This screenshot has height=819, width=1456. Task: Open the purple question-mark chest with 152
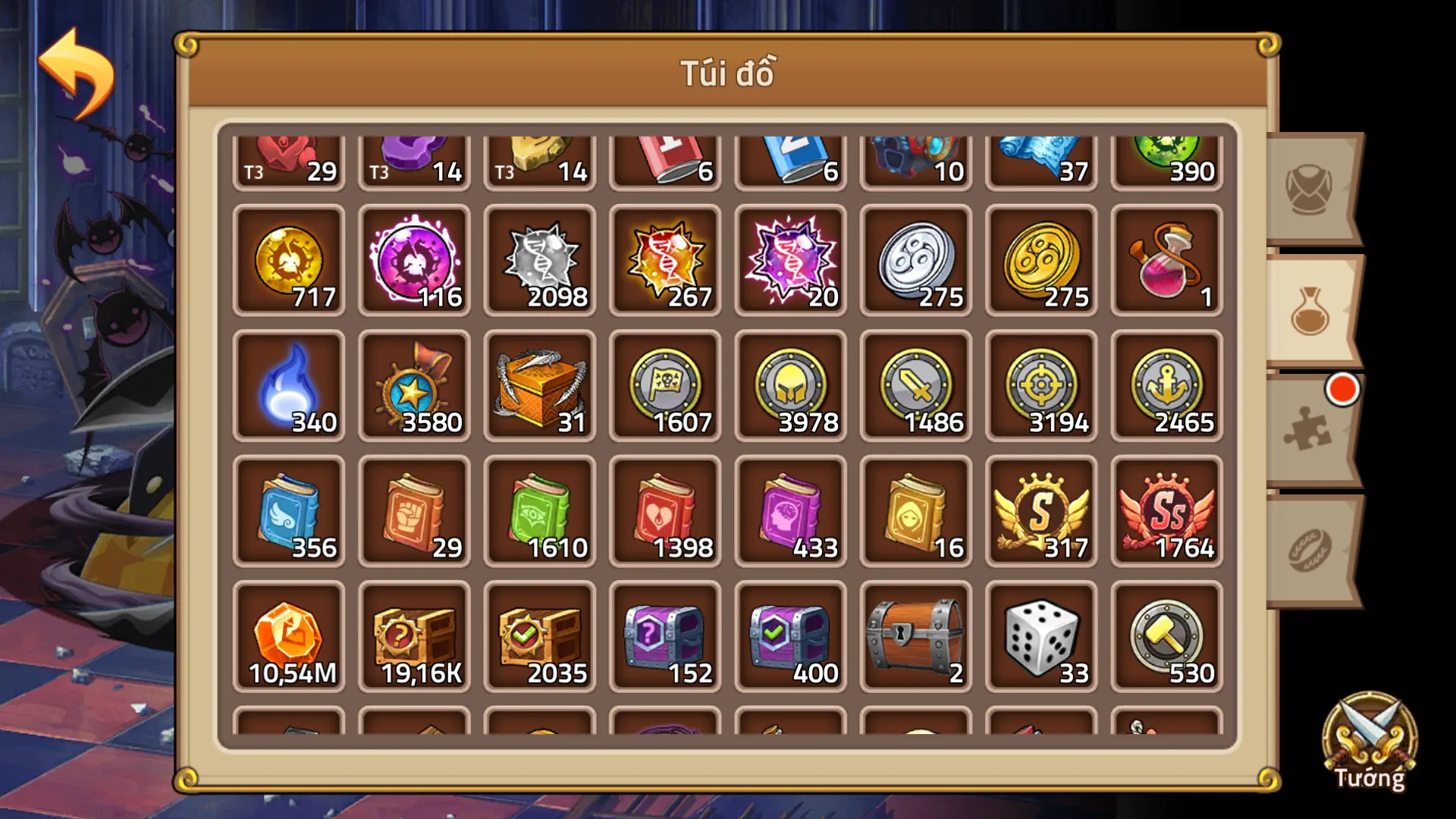tap(665, 637)
